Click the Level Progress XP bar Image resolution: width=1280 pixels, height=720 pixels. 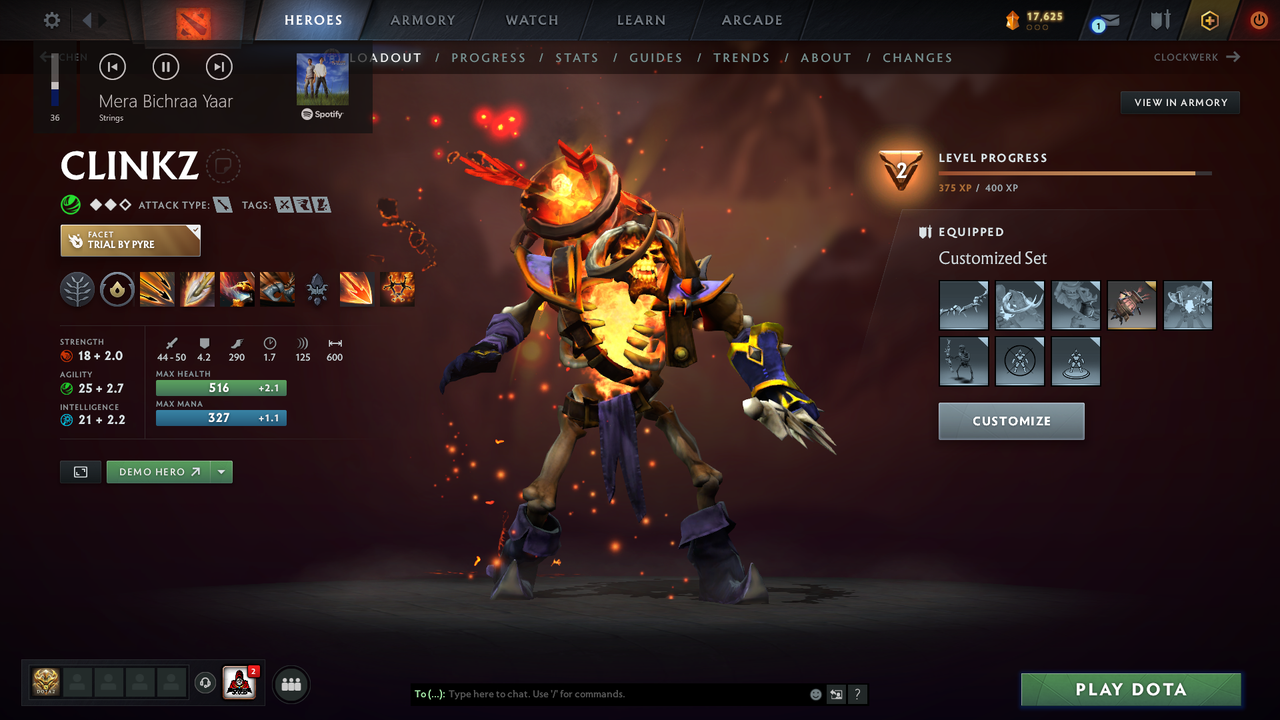tap(1075, 172)
